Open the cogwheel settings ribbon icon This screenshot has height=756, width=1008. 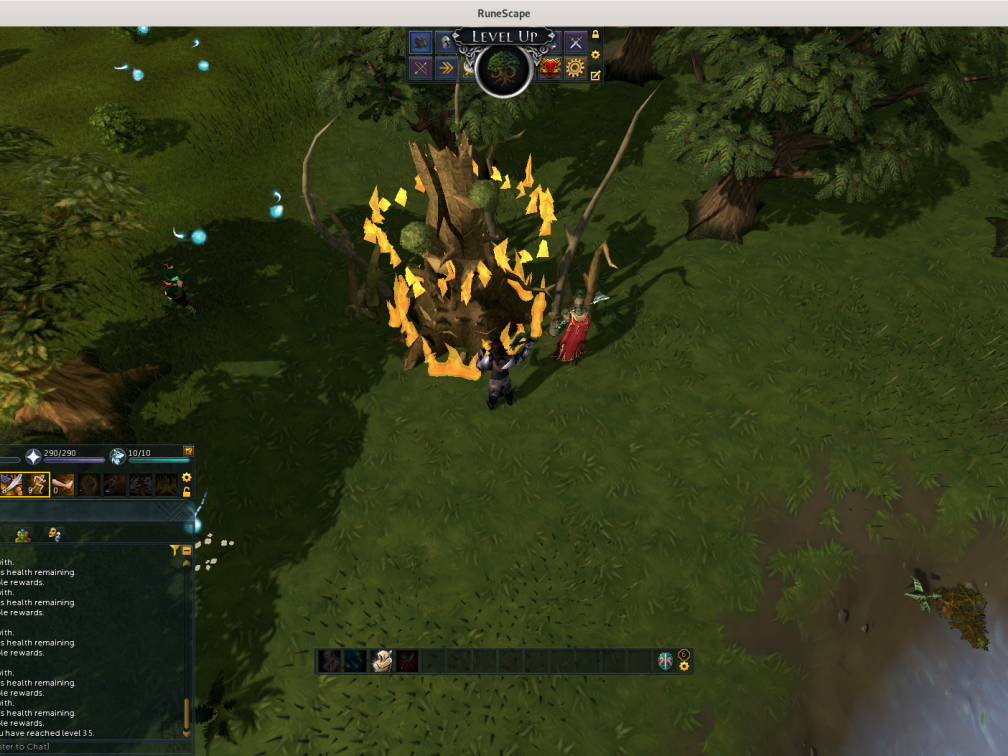[x=575, y=68]
